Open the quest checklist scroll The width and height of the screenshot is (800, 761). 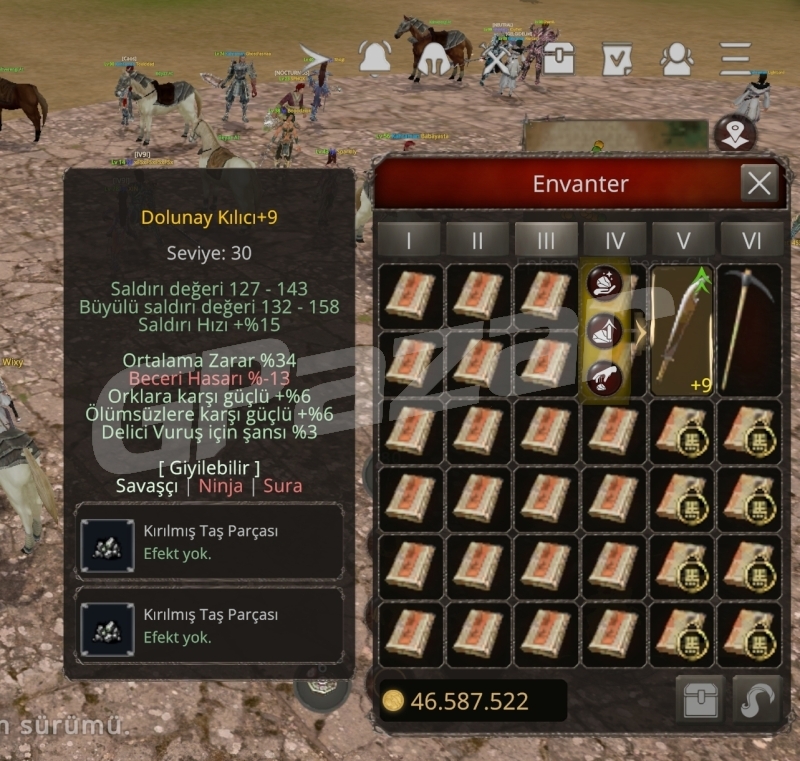tap(617, 59)
